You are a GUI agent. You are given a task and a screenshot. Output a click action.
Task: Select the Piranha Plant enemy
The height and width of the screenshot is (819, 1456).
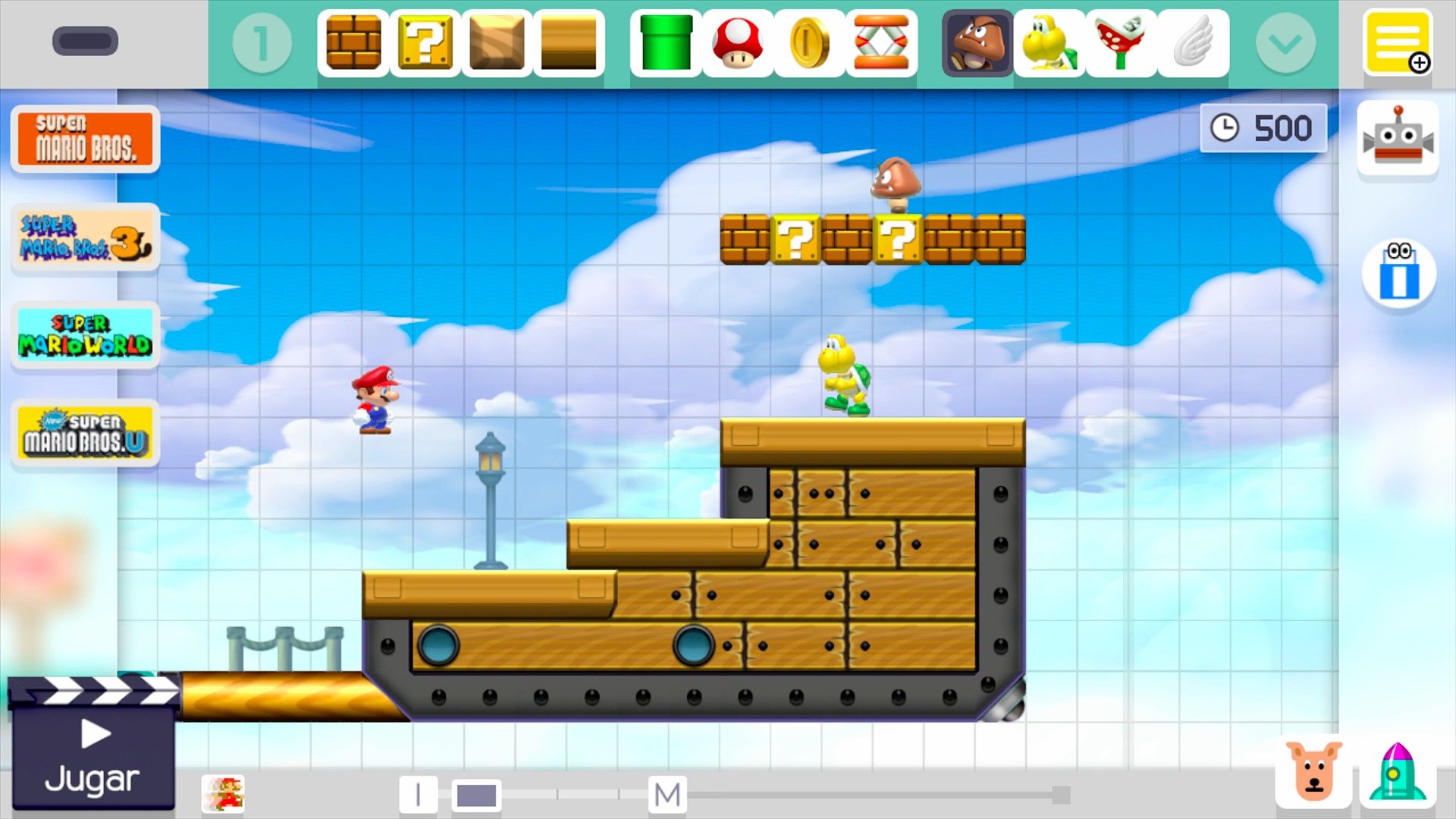click(1120, 43)
